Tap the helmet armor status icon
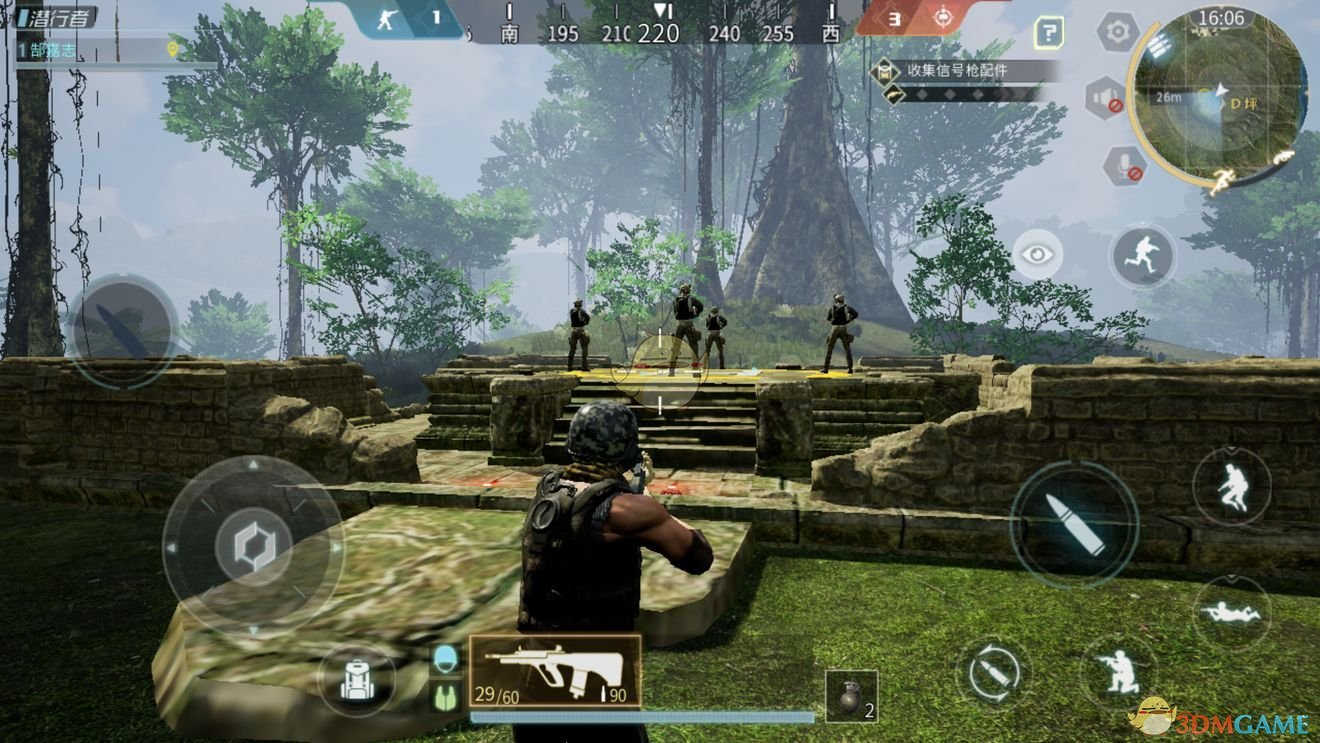Image resolution: width=1320 pixels, height=743 pixels. [445, 657]
